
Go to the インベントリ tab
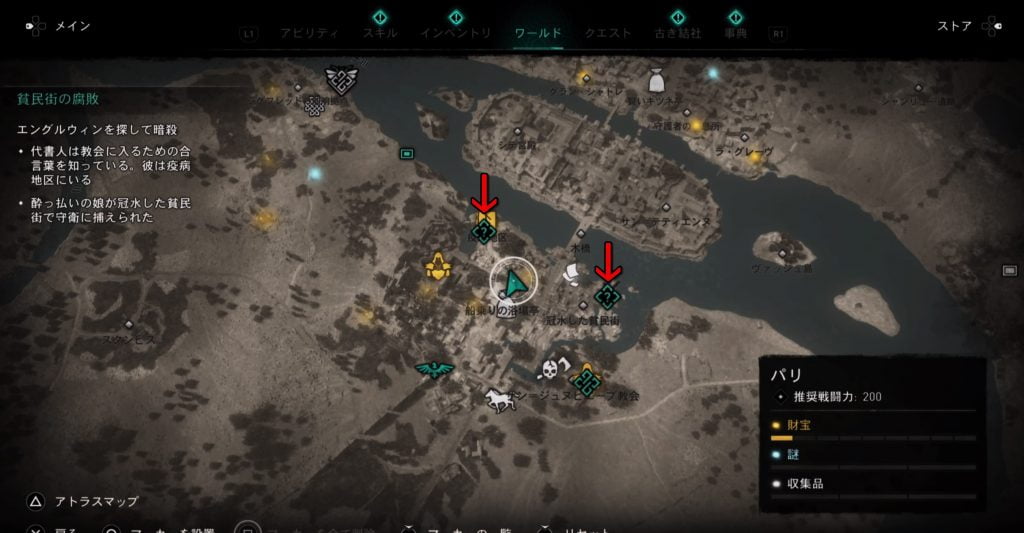point(455,33)
